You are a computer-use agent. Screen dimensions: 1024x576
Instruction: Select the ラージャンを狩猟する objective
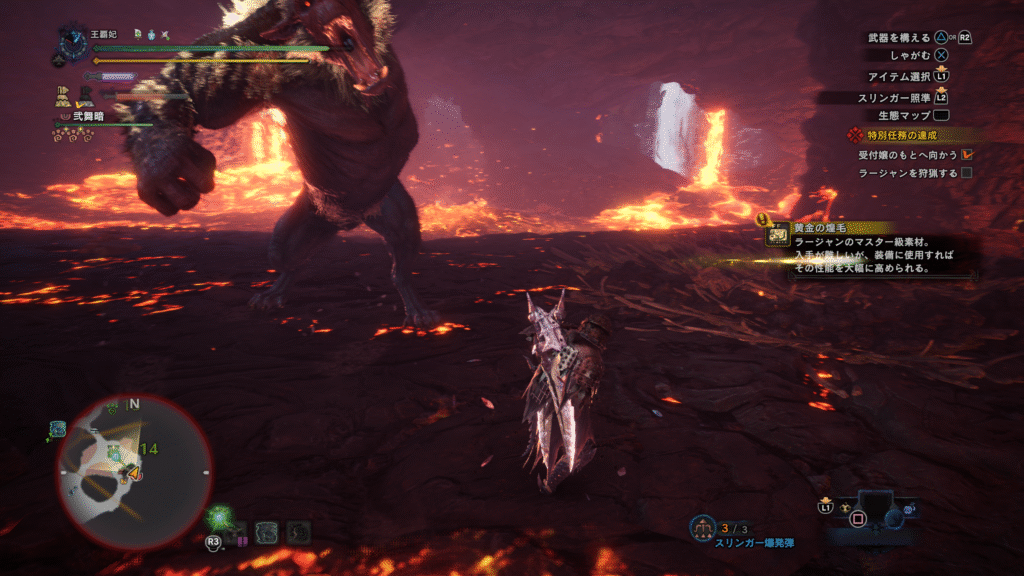[908, 173]
